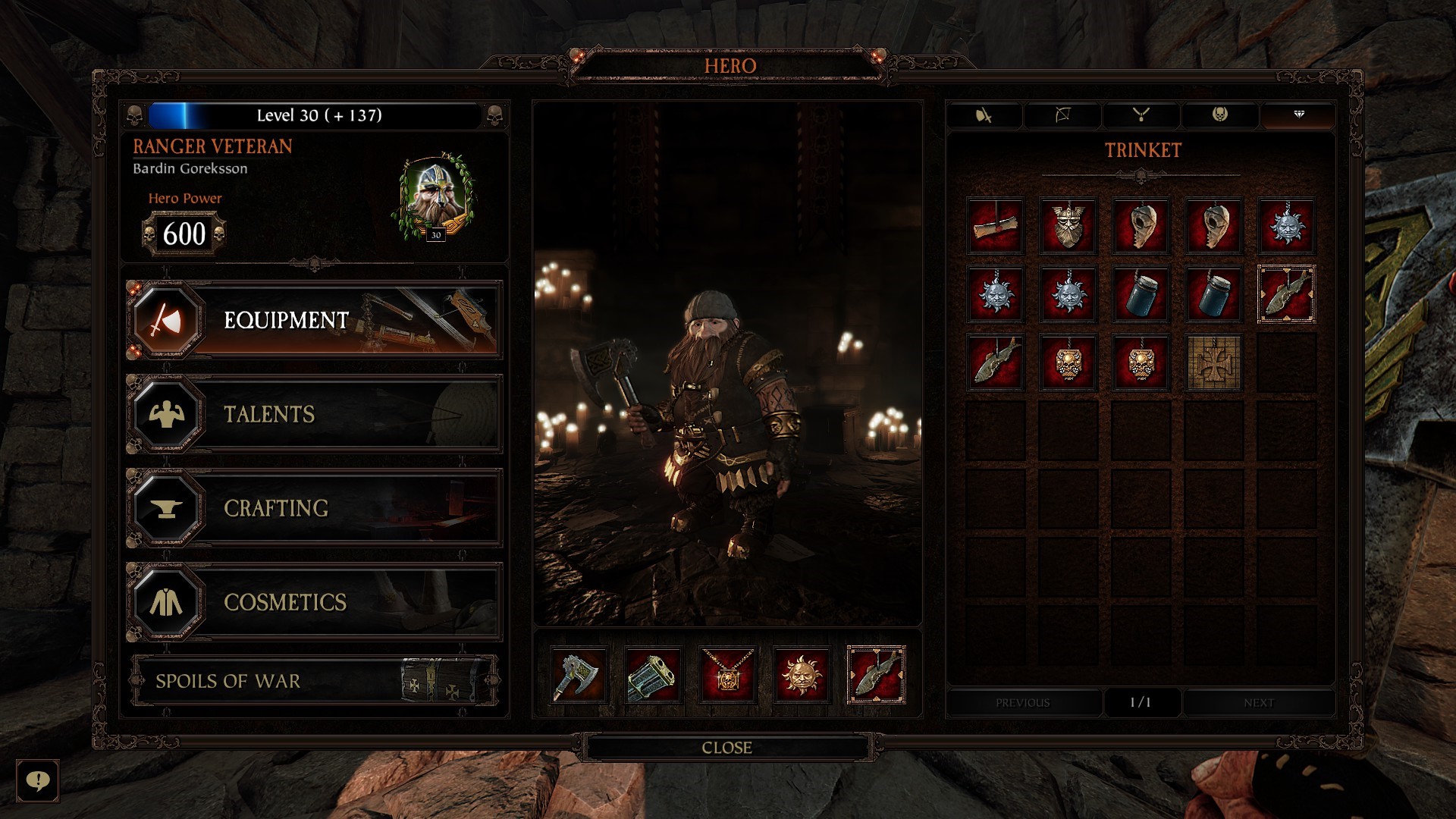1456x819 pixels.
Task: Switch to the charm tab
Action: click(x=1219, y=115)
